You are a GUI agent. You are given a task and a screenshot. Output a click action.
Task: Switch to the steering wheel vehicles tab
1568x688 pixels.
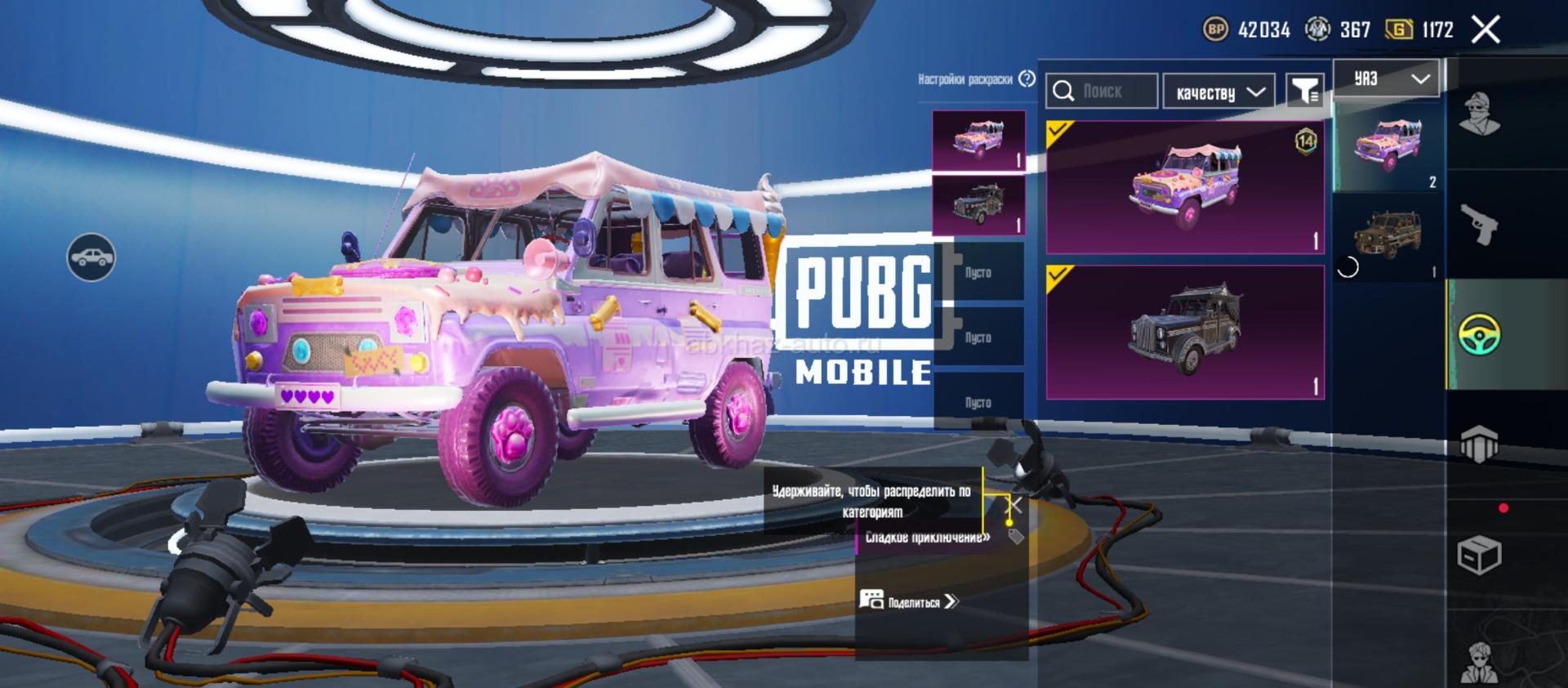(1479, 334)
